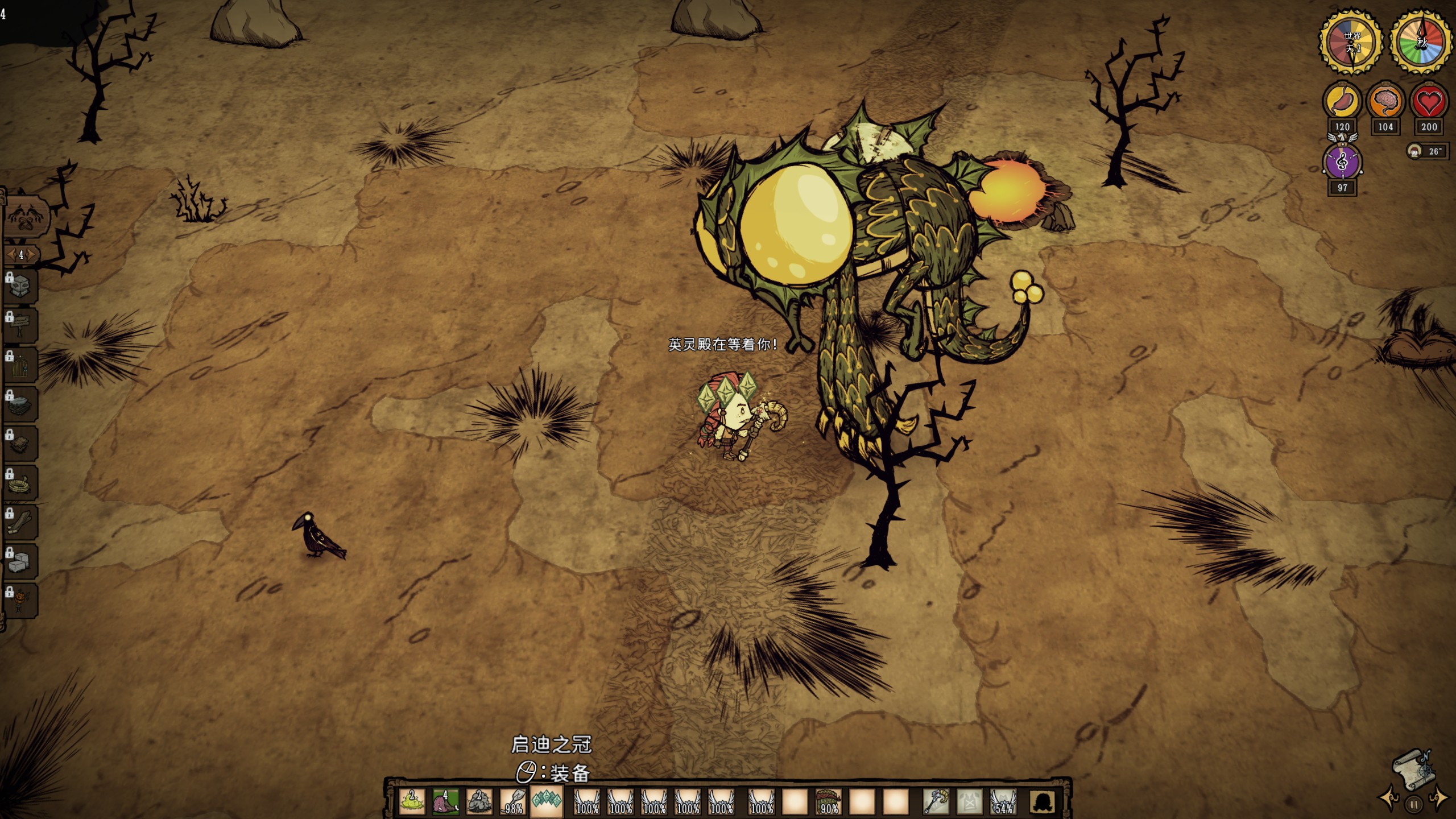Open the dark silhouette slot at the inventory end
The height and width of the screenshot is (819, 1456).
point(1043,802)
